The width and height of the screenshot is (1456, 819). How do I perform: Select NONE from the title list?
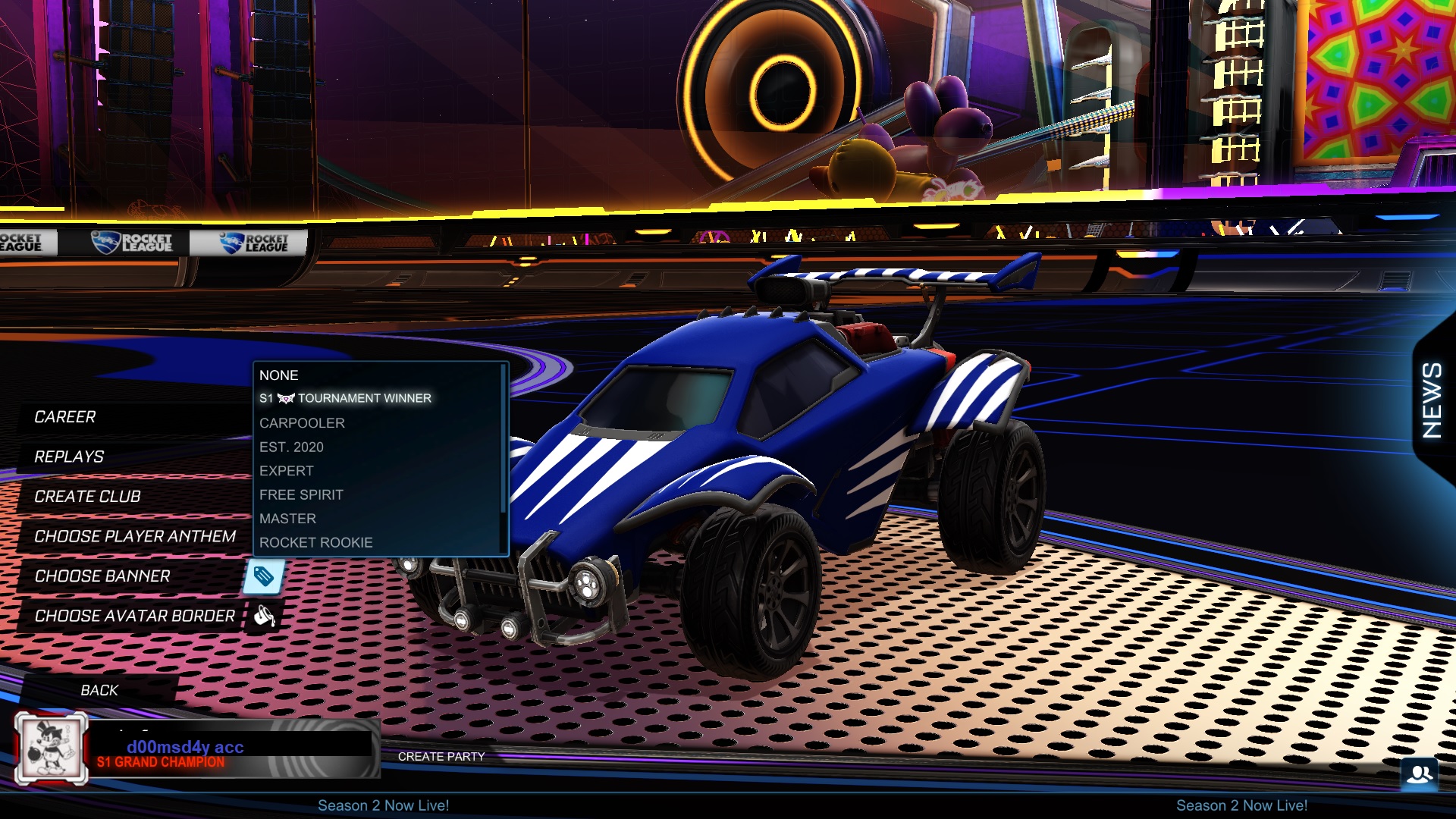[278, 375]
